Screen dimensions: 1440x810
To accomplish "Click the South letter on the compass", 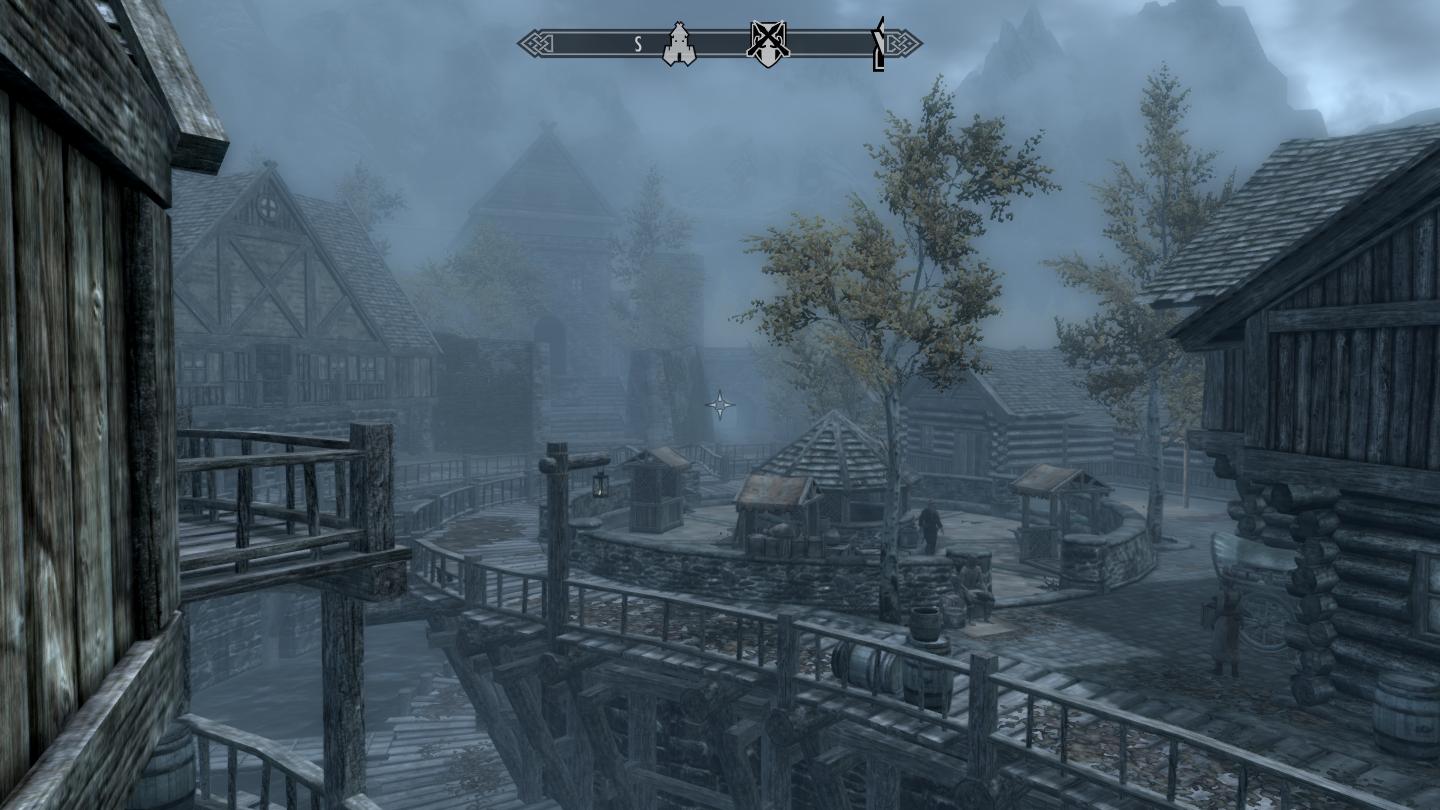I will pyautogui.click(x=638, y=44).
